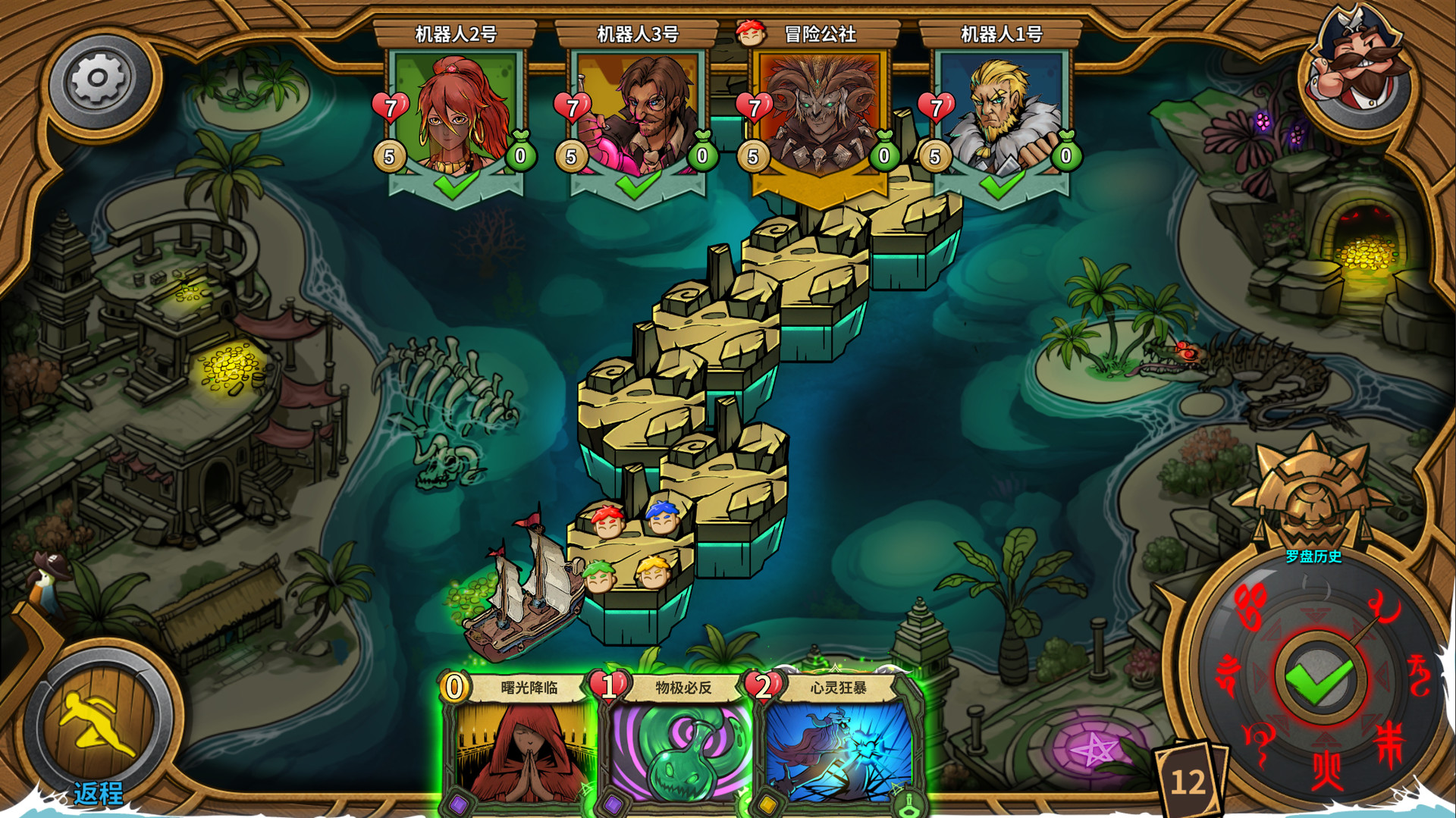Click the pirate captain avatar icon
The width and height of the screenshot is (1456, 818).
(x=1357, y=61)
